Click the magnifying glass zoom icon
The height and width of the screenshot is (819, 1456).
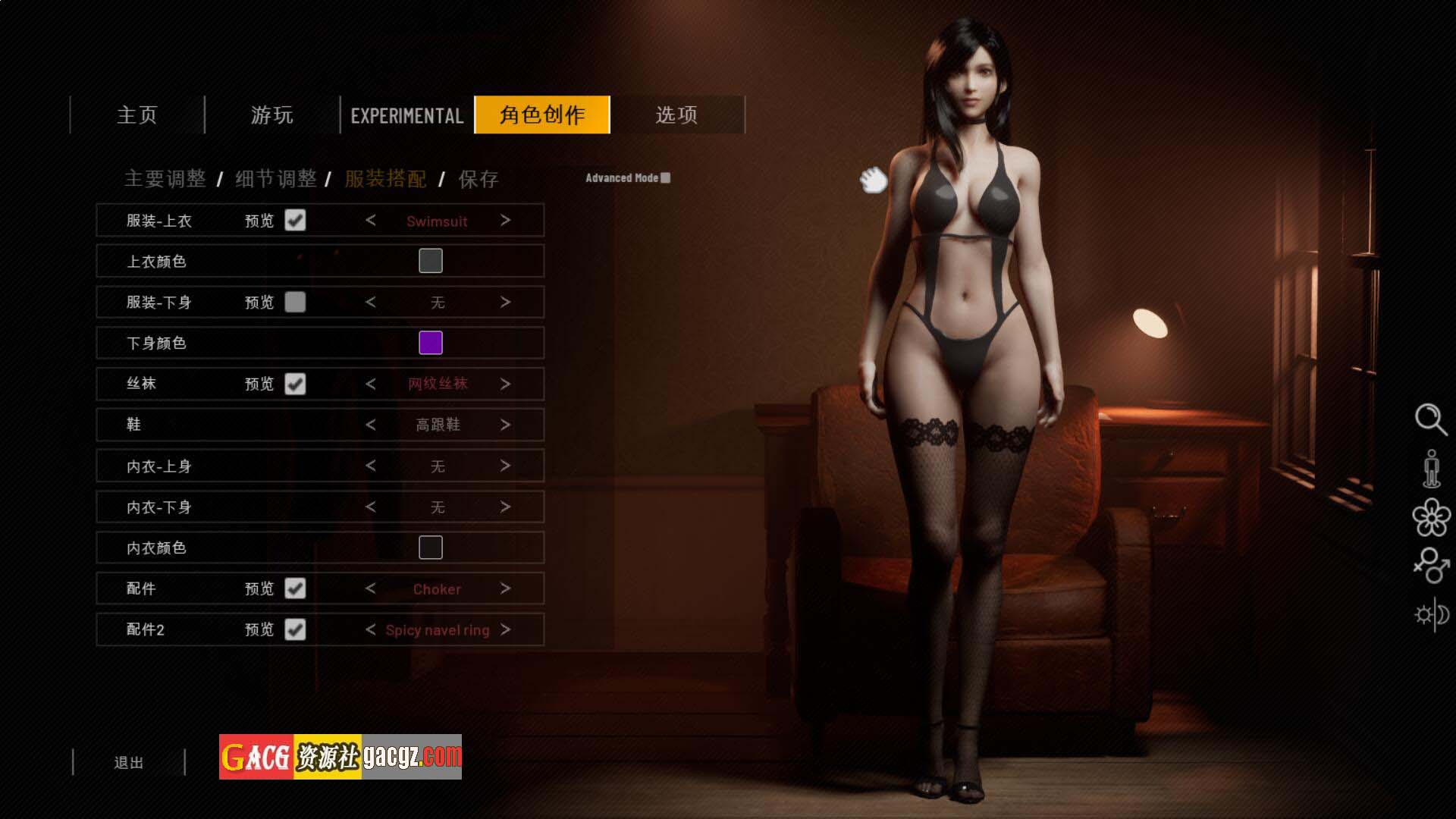click(x=1430, y=419)
